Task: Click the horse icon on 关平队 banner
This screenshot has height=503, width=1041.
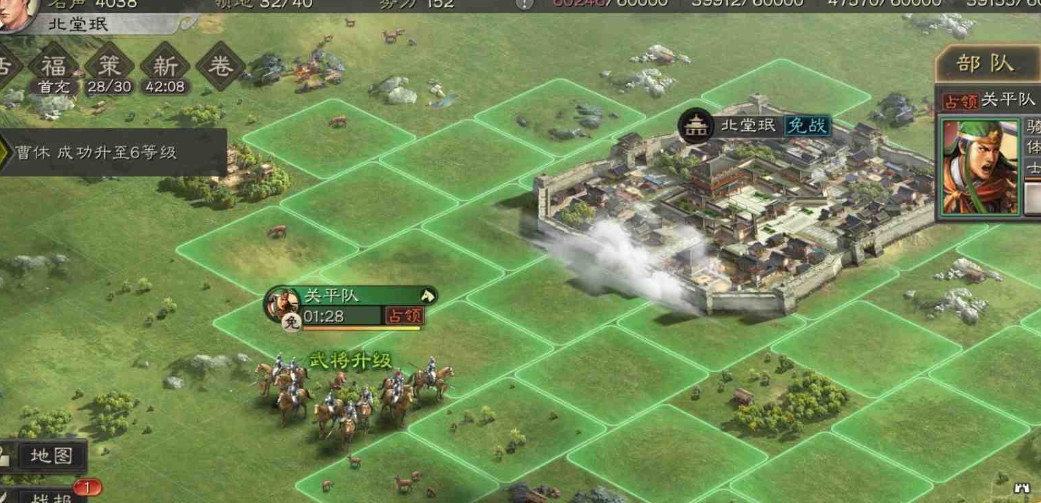Action: pyautogui.click(x=427, y=295)
